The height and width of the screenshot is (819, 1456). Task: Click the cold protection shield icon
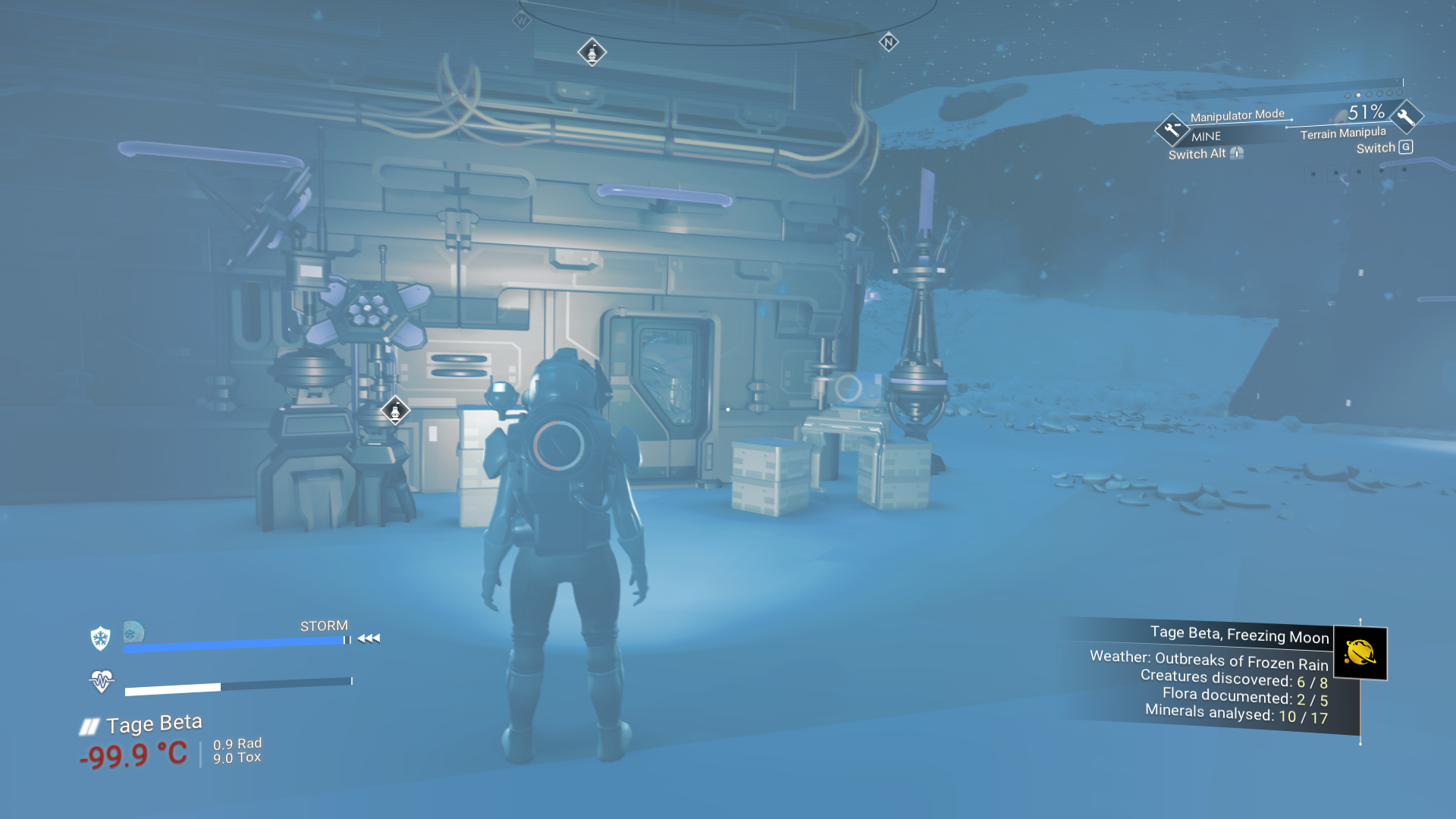pyautogui.click(x=99, y=637)
